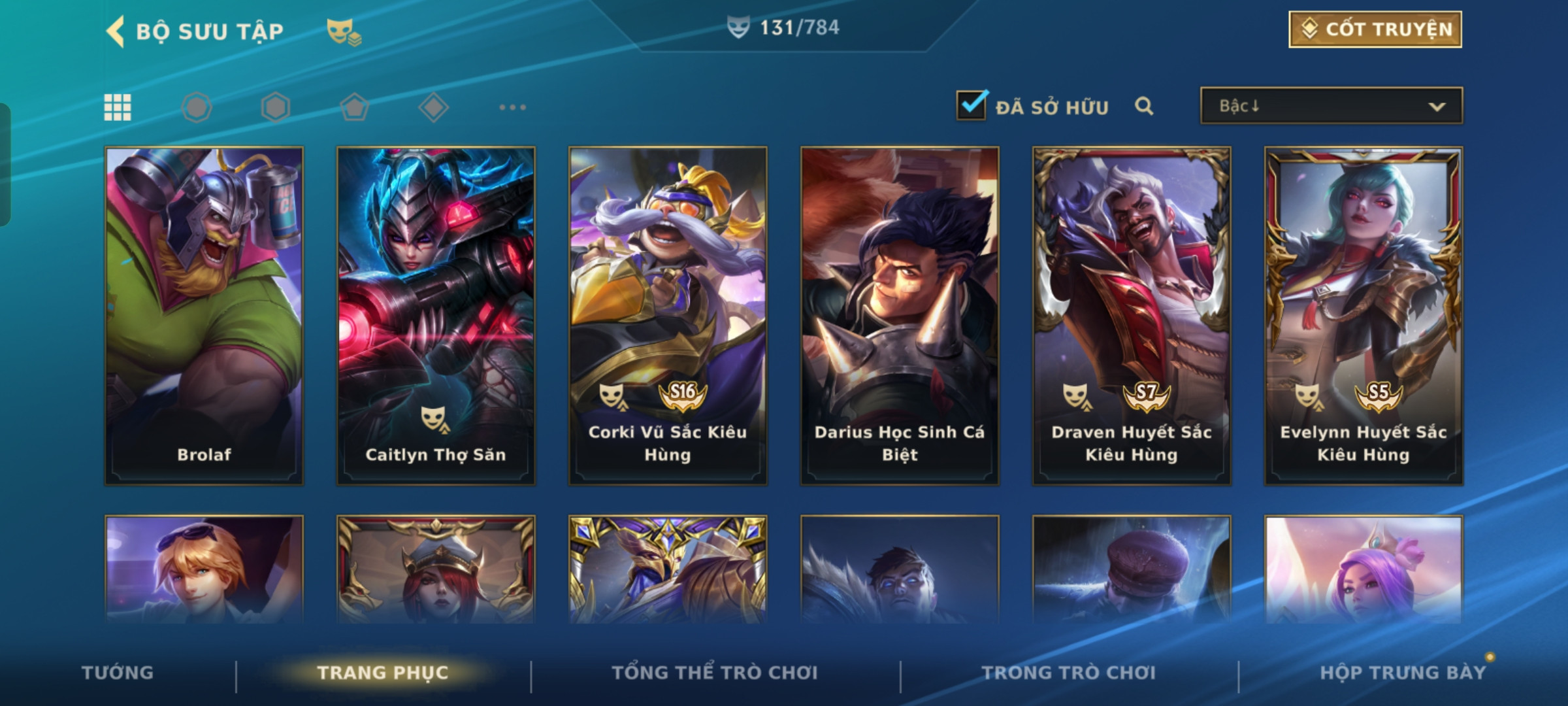View Darius Học Sinh Cá Biệt skin
The width and height of the screenshot is (1568, 706).
tap(900, 316)
